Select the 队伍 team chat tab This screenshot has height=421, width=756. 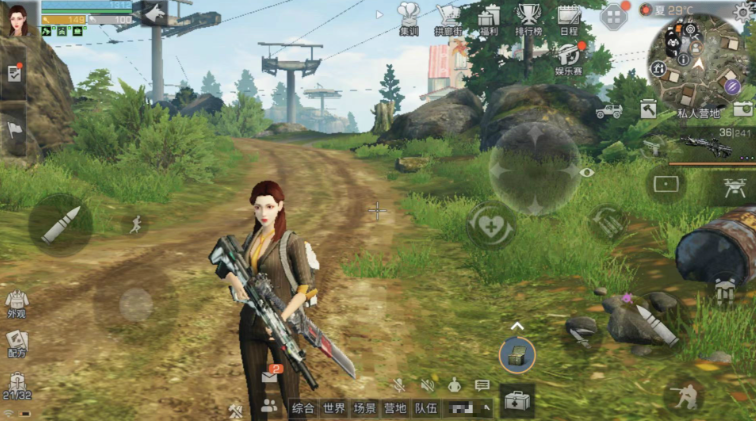(x=425, y=408)
